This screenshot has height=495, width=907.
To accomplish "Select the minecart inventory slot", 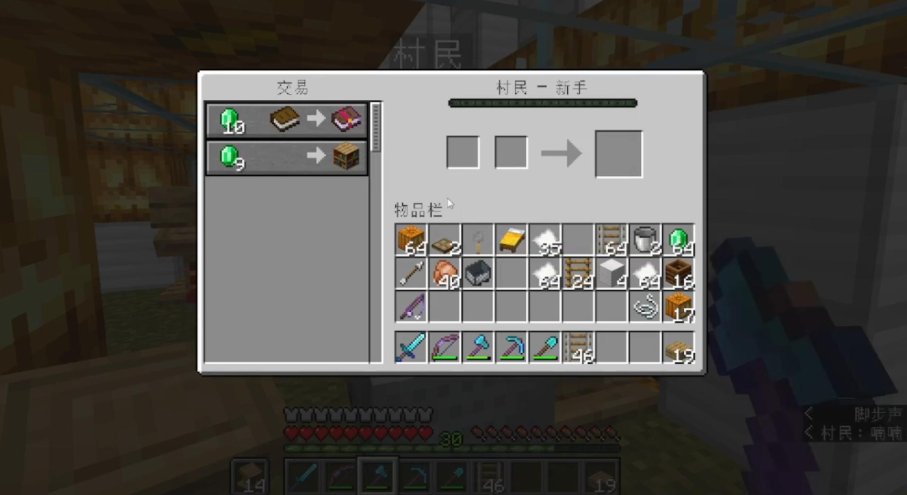I will 478,273.
